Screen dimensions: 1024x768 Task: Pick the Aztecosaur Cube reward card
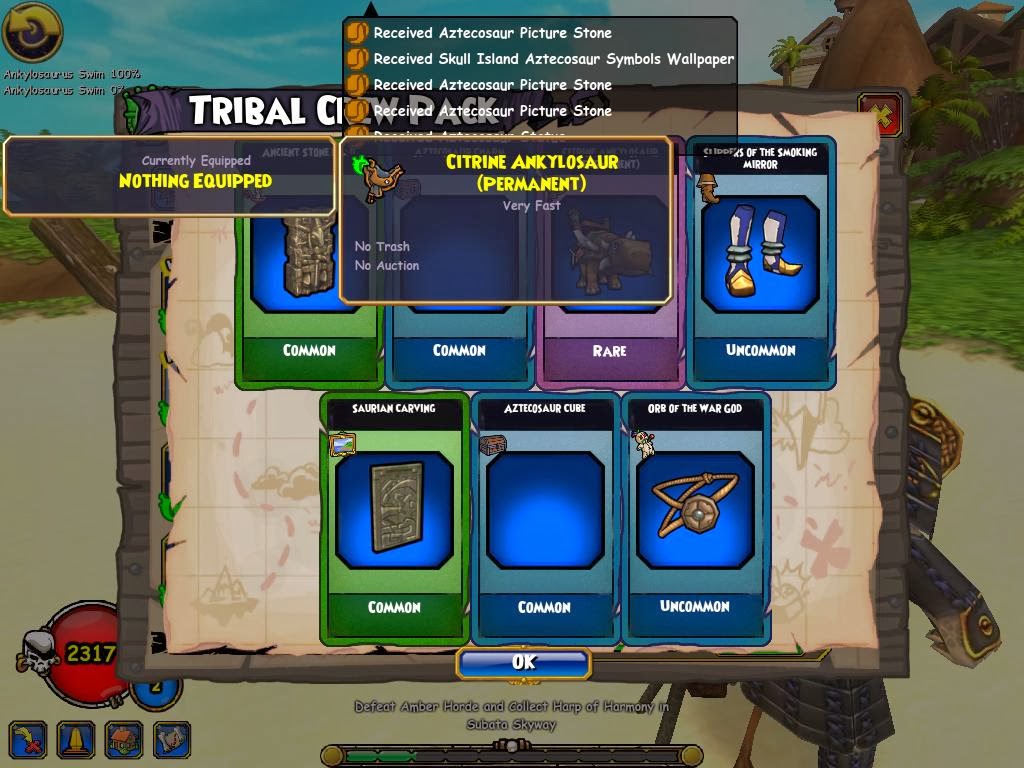(x=545, y=517)
